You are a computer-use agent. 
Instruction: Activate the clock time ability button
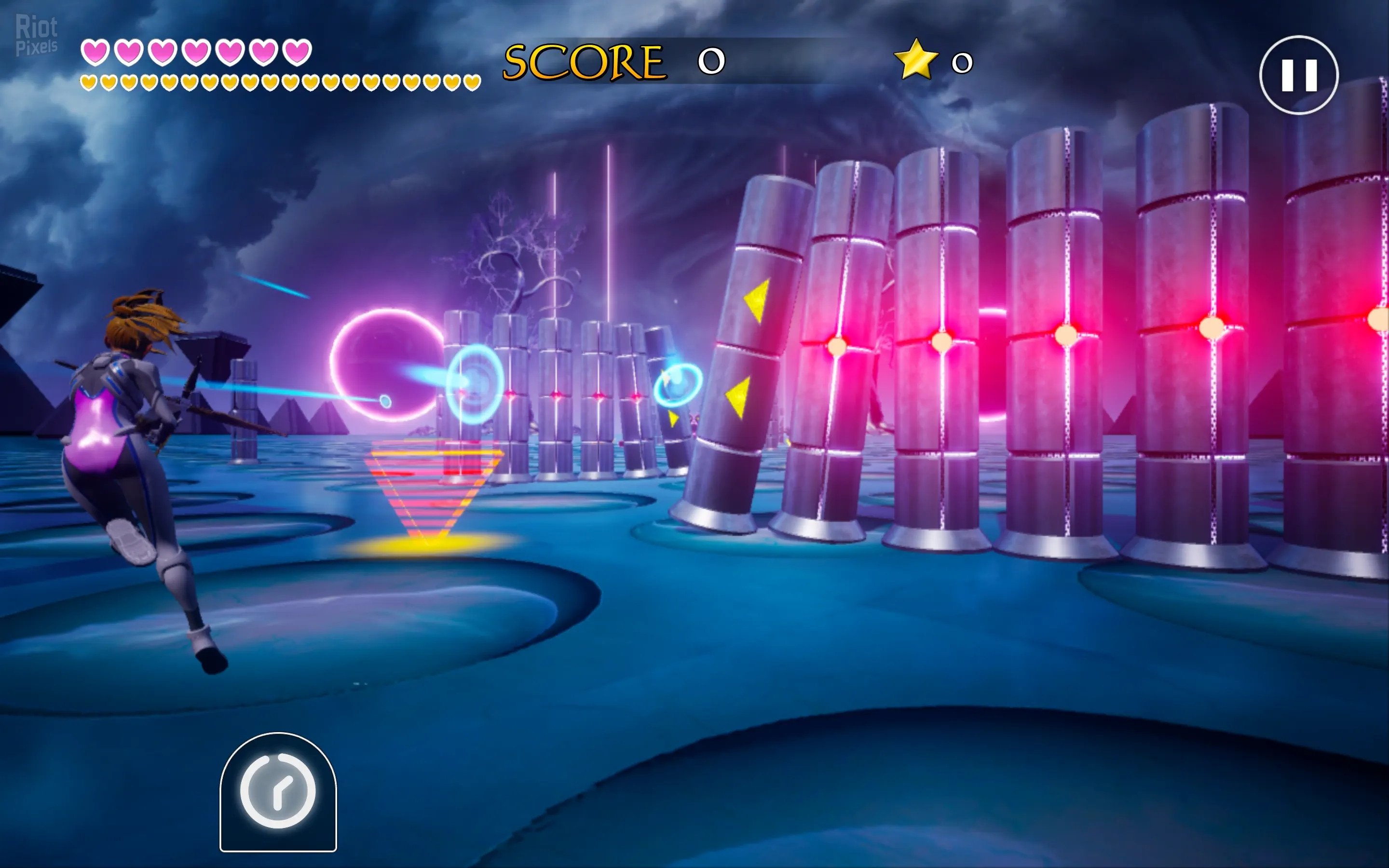pos(278,791)
